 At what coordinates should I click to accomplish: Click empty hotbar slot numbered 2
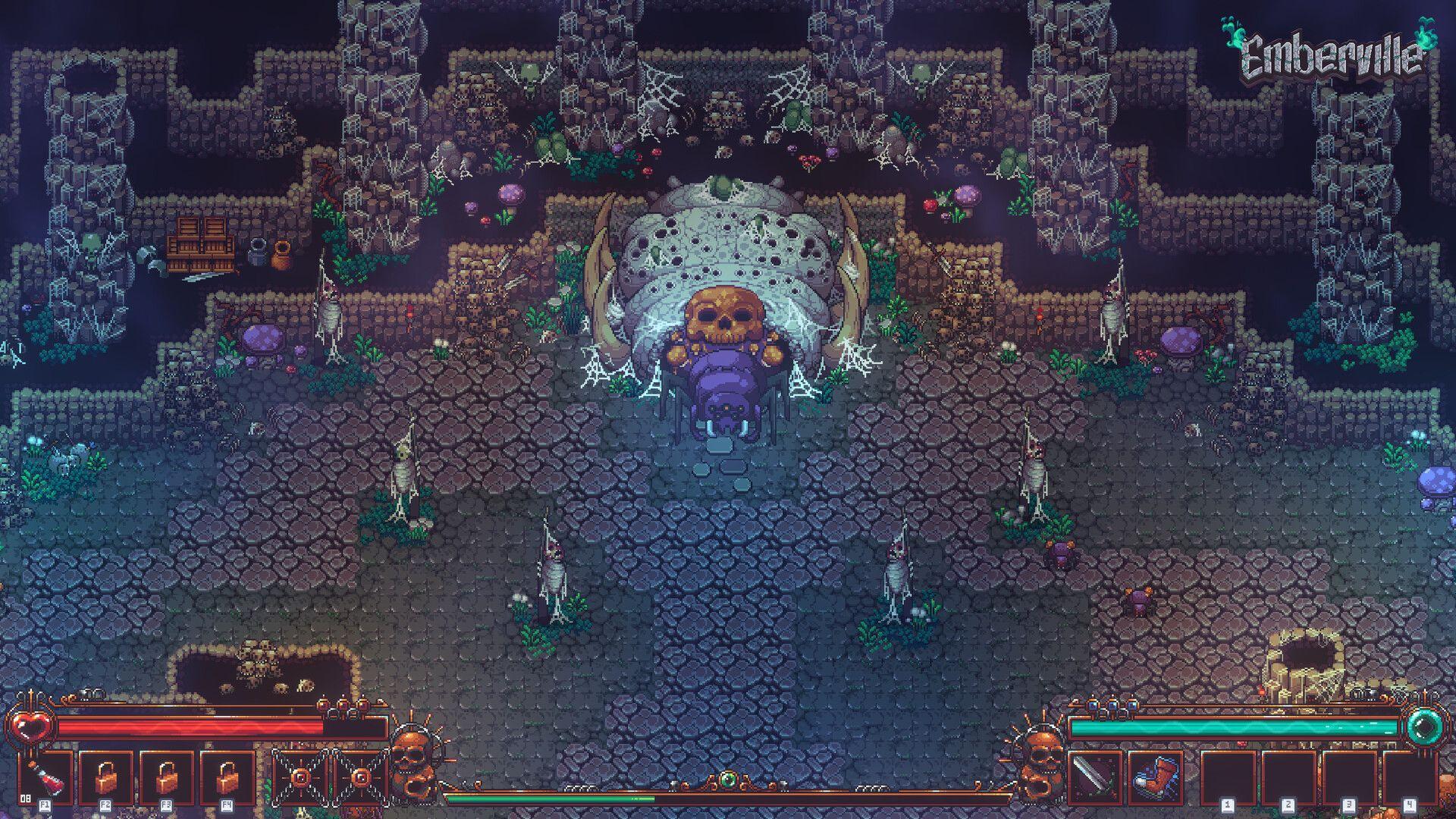pos(1288,777)
